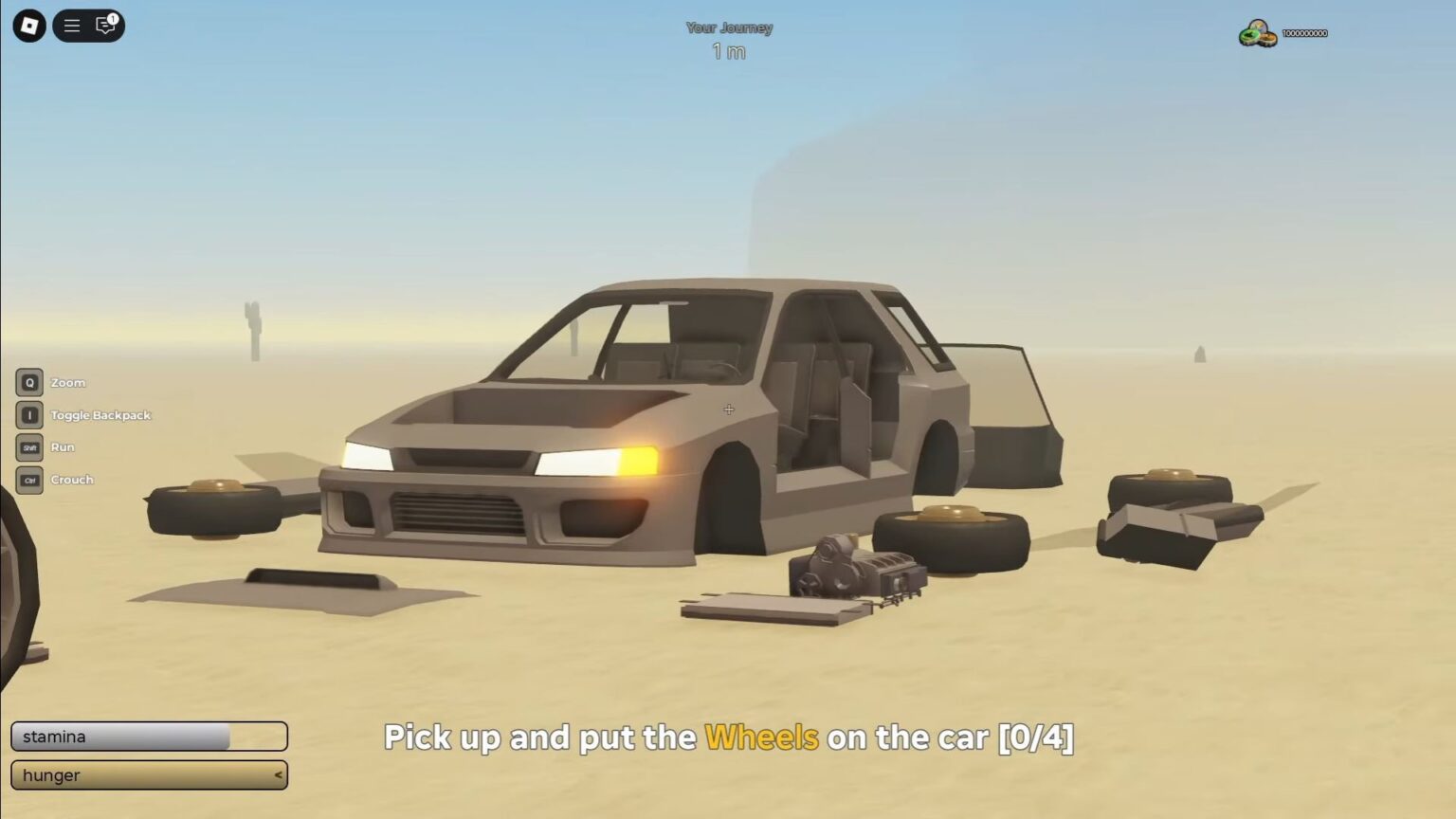
Task: Click the Q Zoom keybind icon
Action: tap(28, 382)
